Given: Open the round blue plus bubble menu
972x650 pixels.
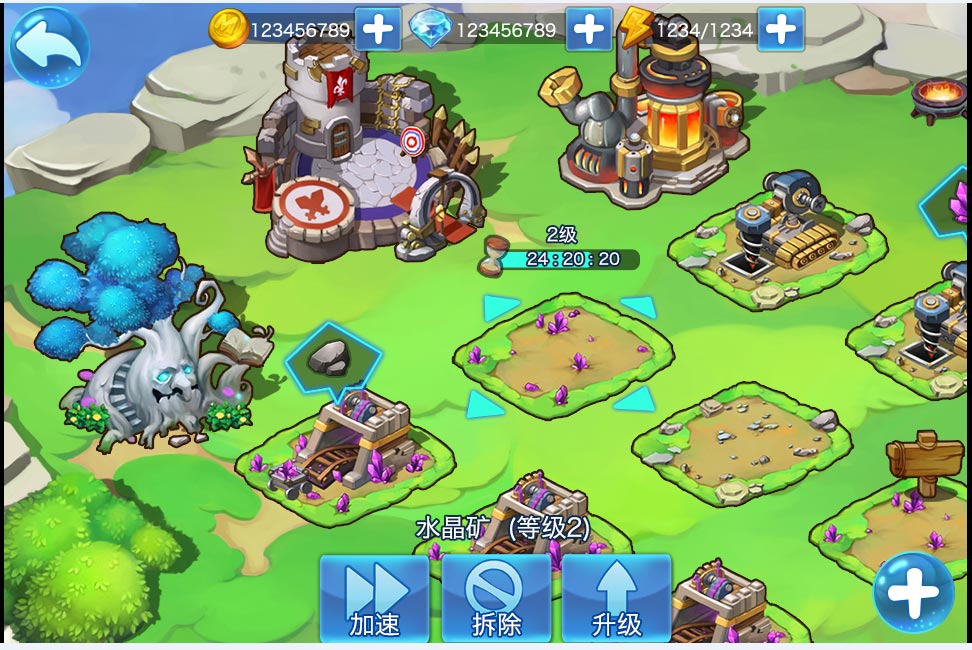Looking at the screenshot, I should pos(913,592).
